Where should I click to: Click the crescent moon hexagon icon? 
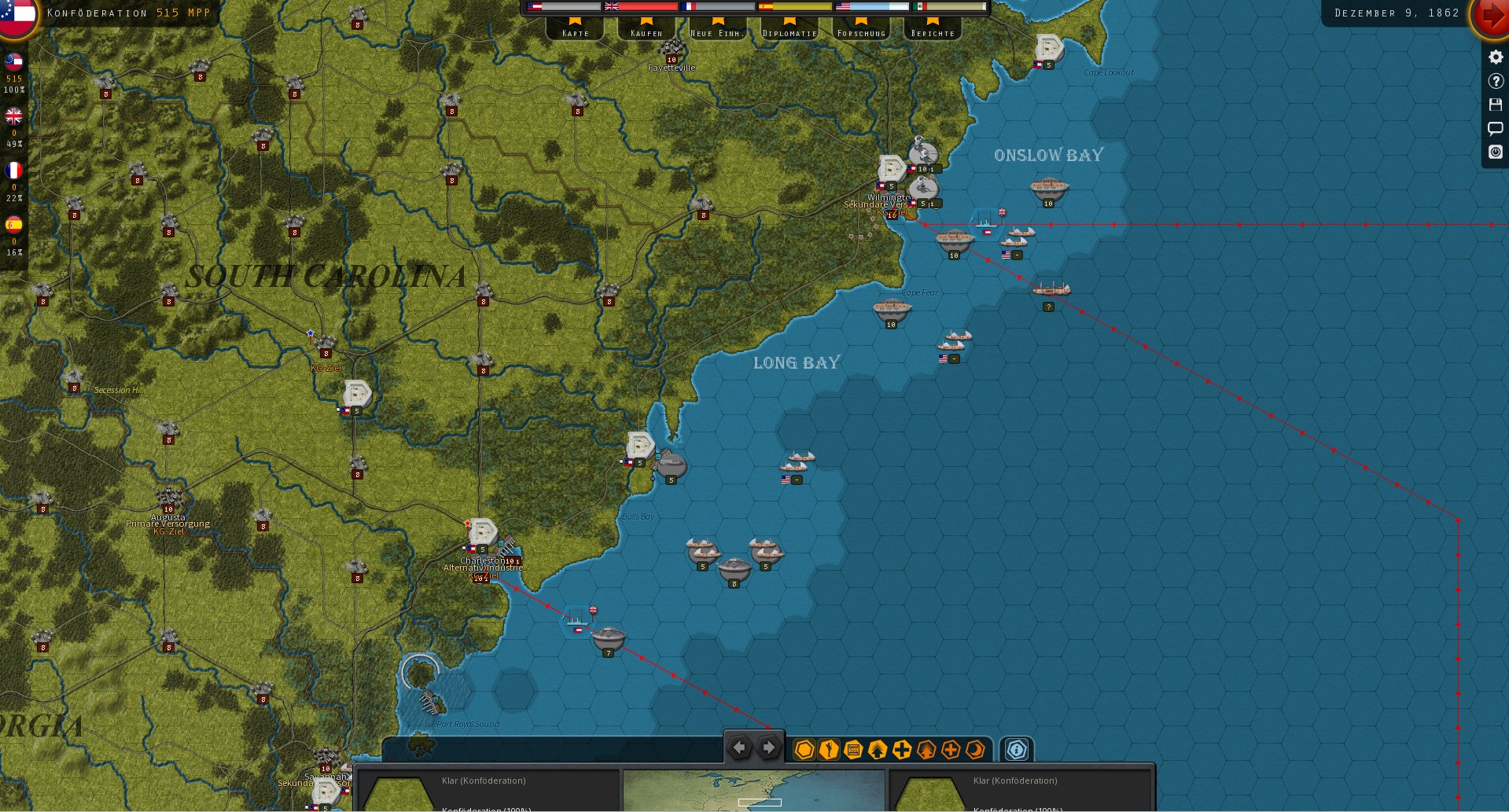click(975, 750)
